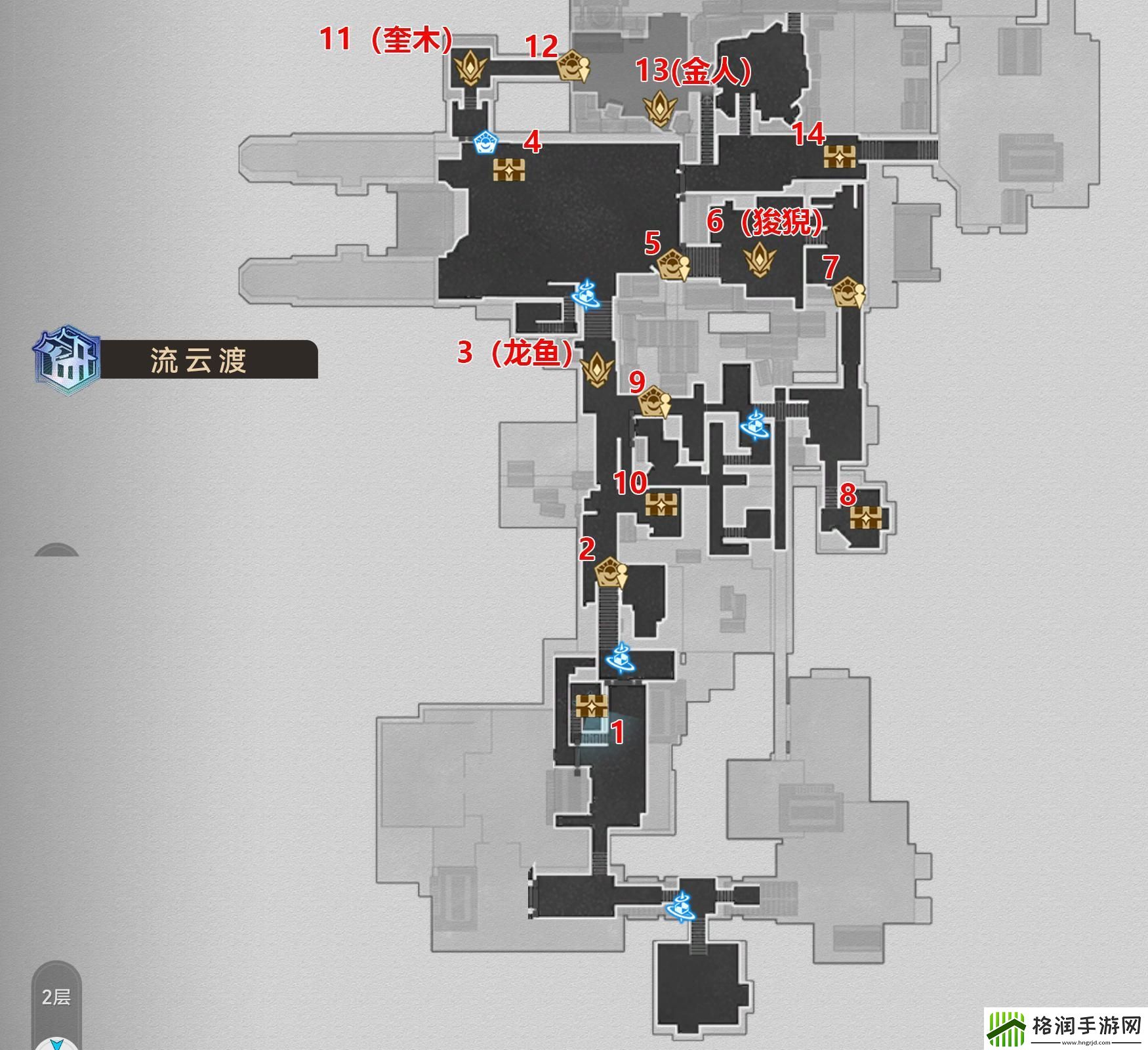Pick the gold puzzle marker numbered 7
Image resolution: width=1148 pixels, height=1050 pixels.
click(x=848, y=294)
